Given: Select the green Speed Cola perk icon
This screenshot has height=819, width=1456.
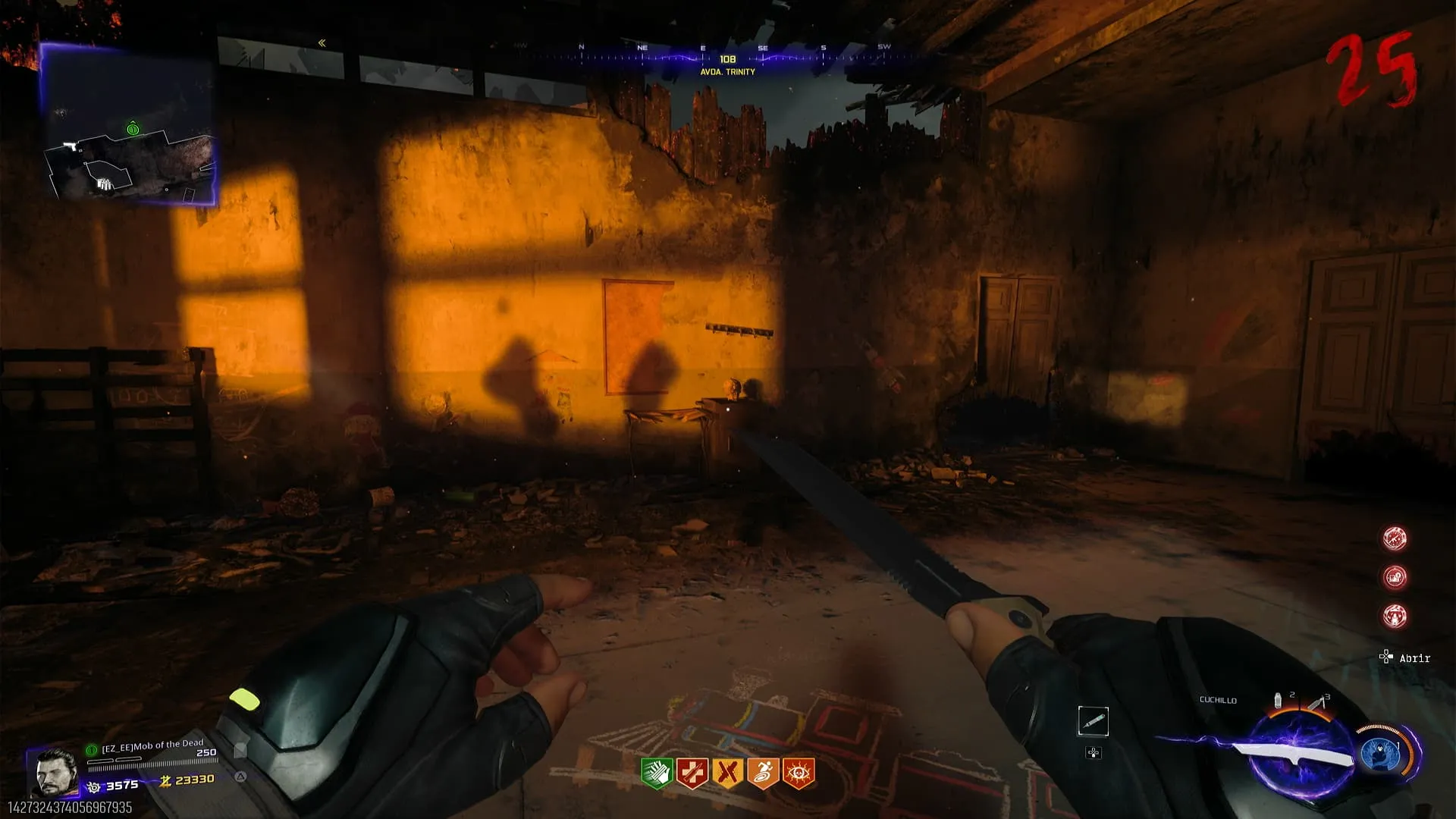Looking at the screenshot, I should (x=657, y=773).
